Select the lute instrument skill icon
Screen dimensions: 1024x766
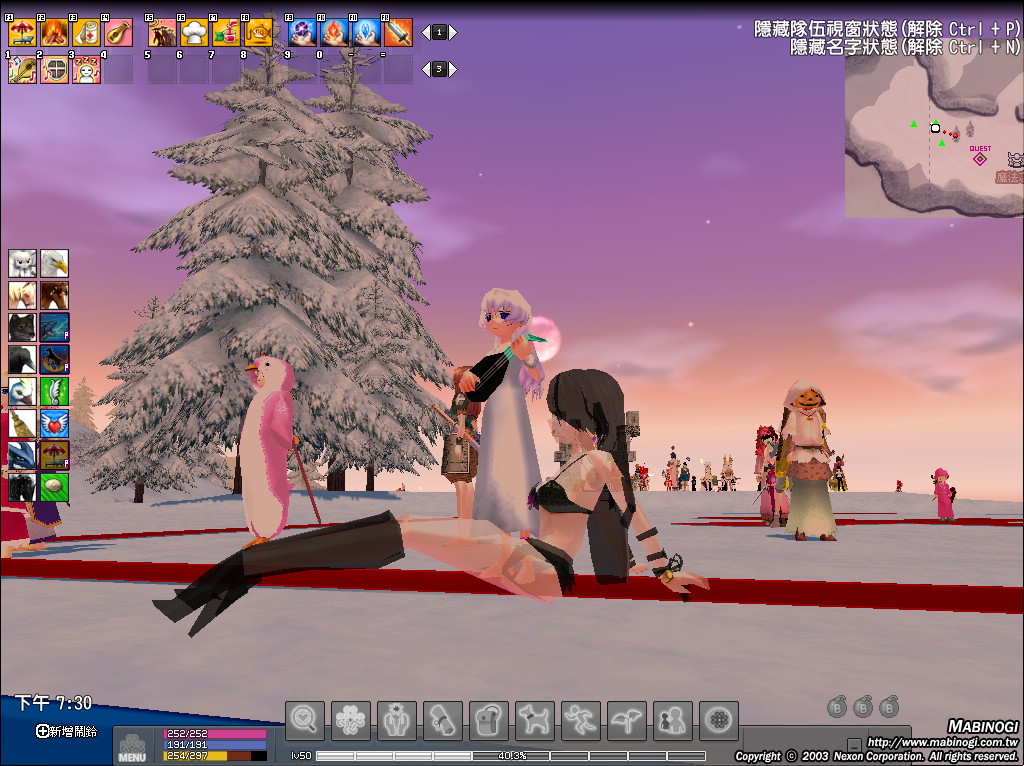[118, 33]
